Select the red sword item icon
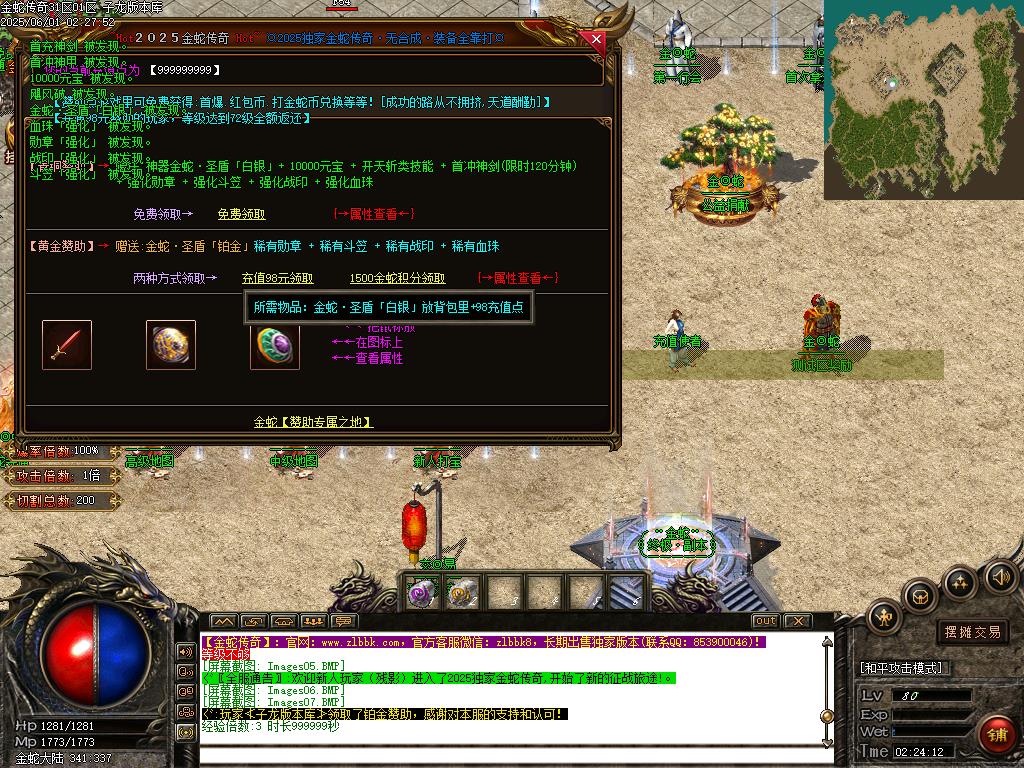 [x=67, y=345]
